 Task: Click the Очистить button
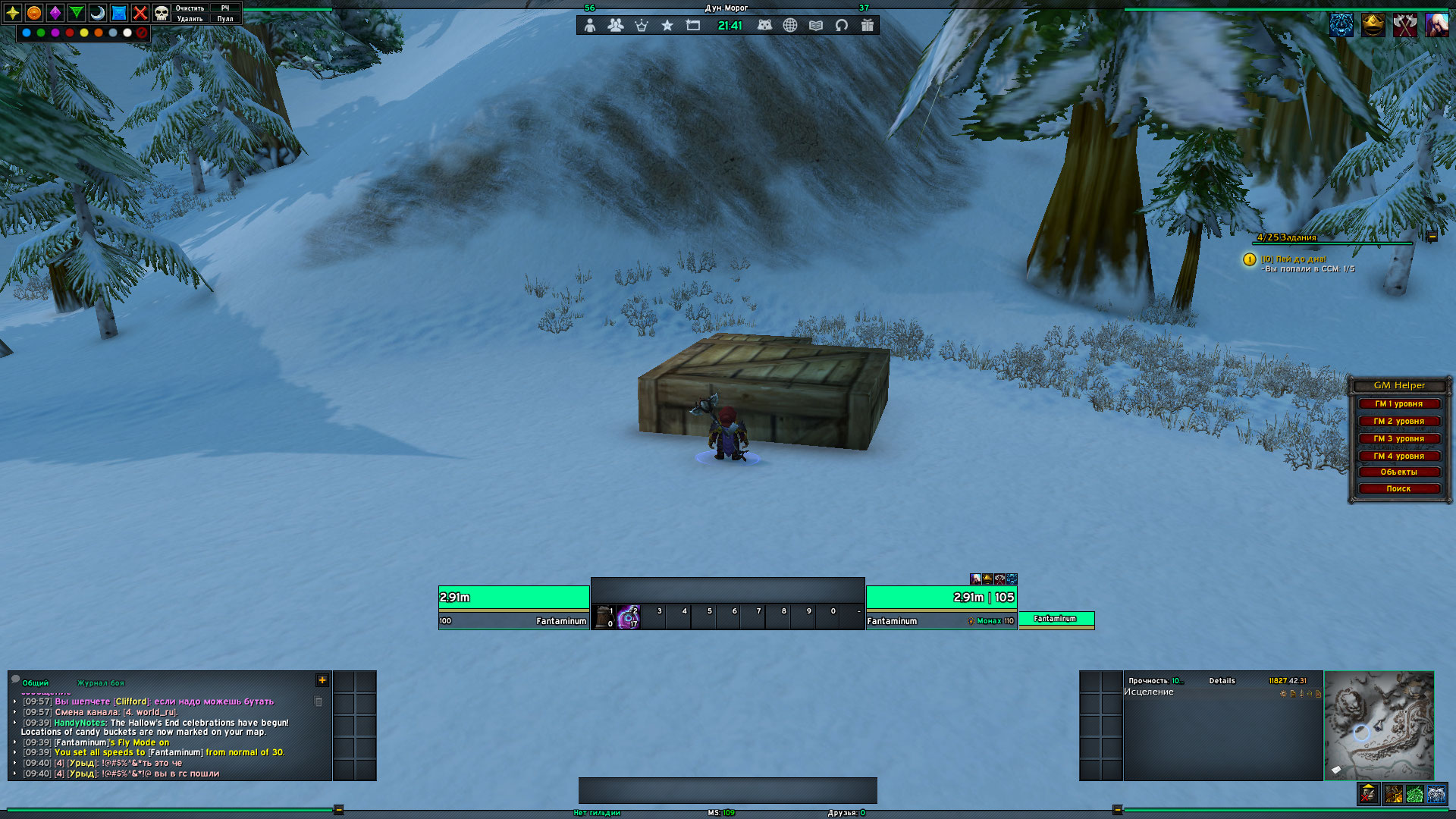click(x=190, y=8)
